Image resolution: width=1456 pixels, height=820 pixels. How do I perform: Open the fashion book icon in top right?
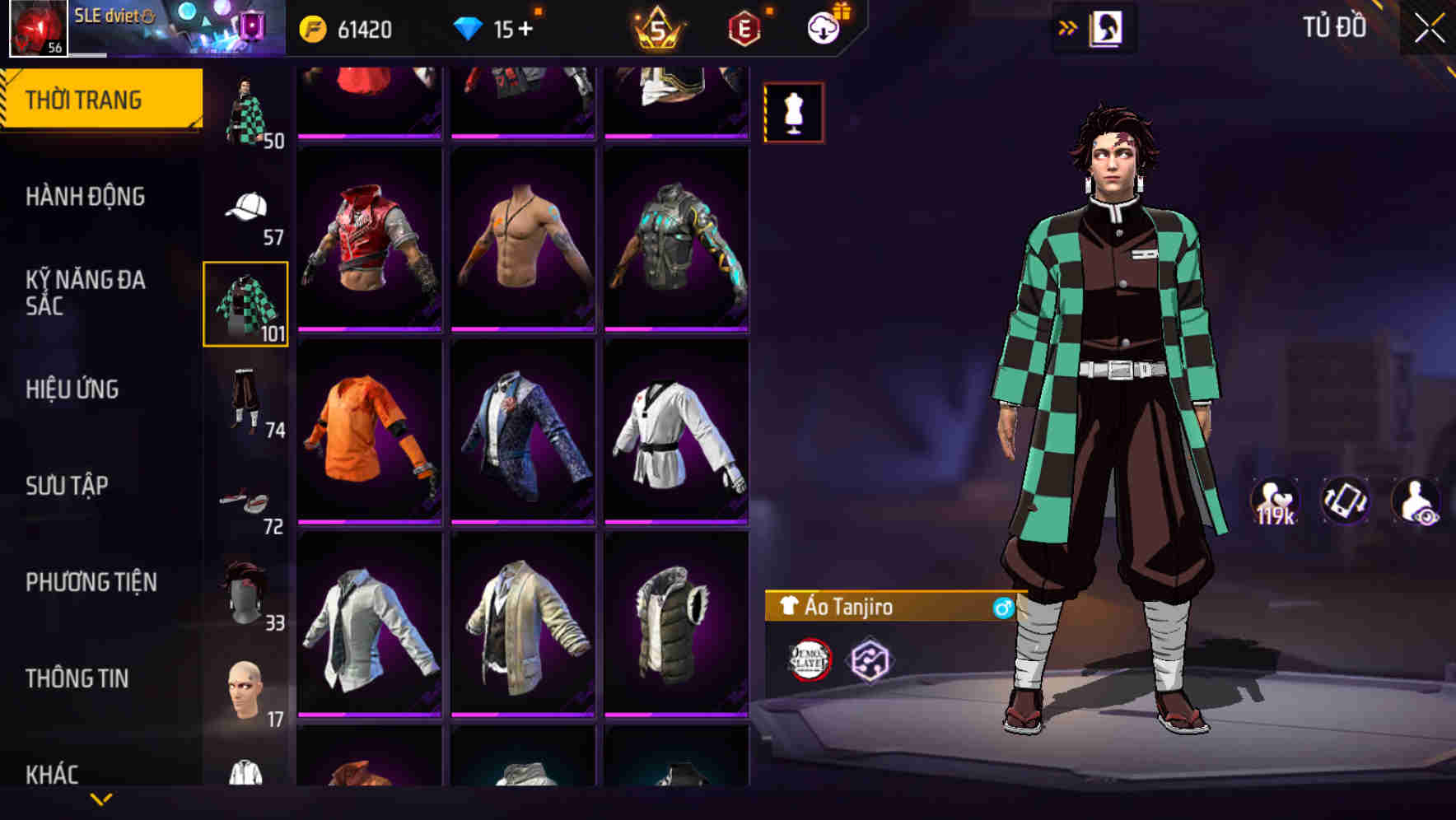tap(1107, 27)
